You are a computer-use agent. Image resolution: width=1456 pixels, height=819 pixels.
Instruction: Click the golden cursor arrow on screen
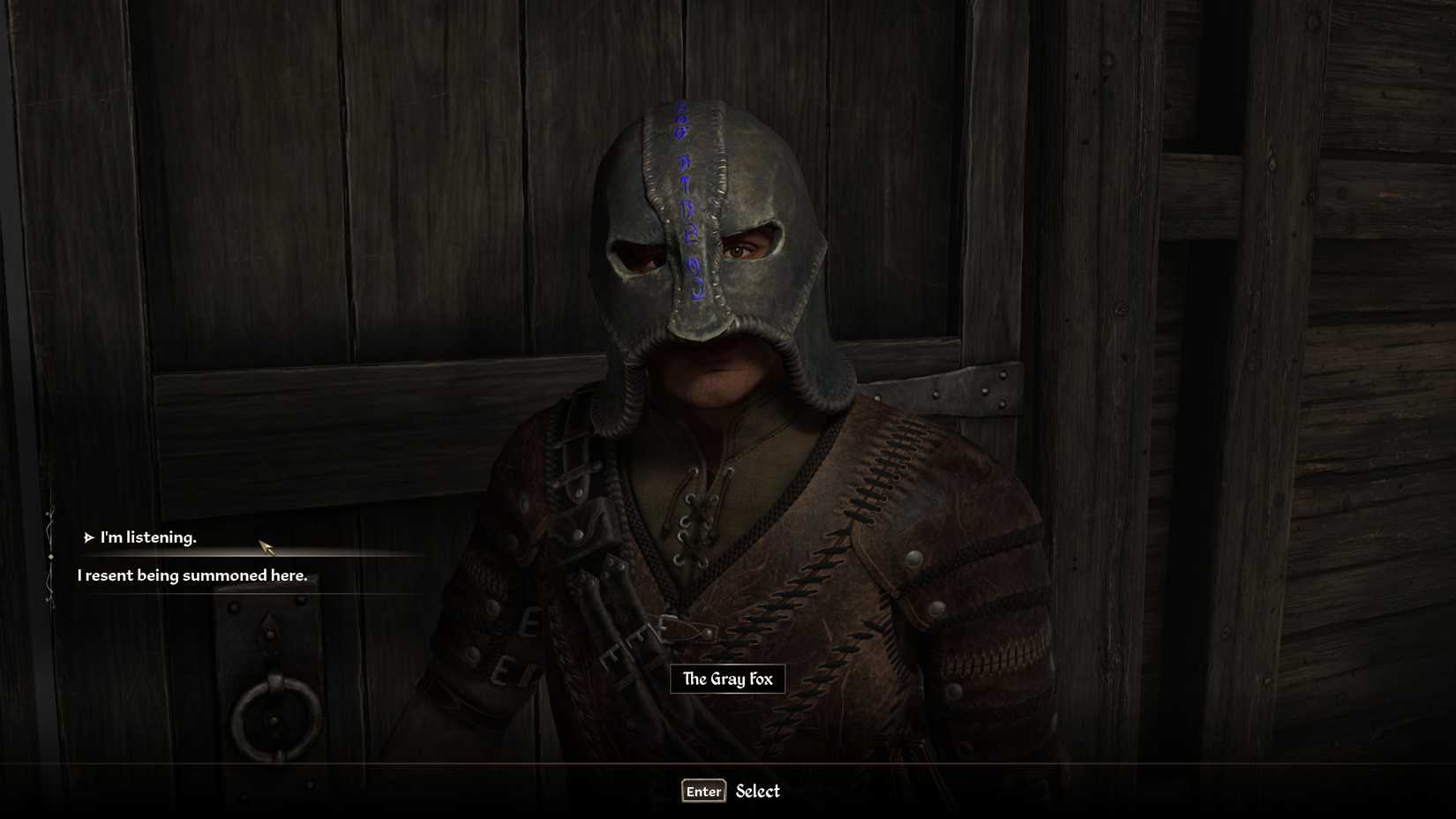click(x=263, y=545)
